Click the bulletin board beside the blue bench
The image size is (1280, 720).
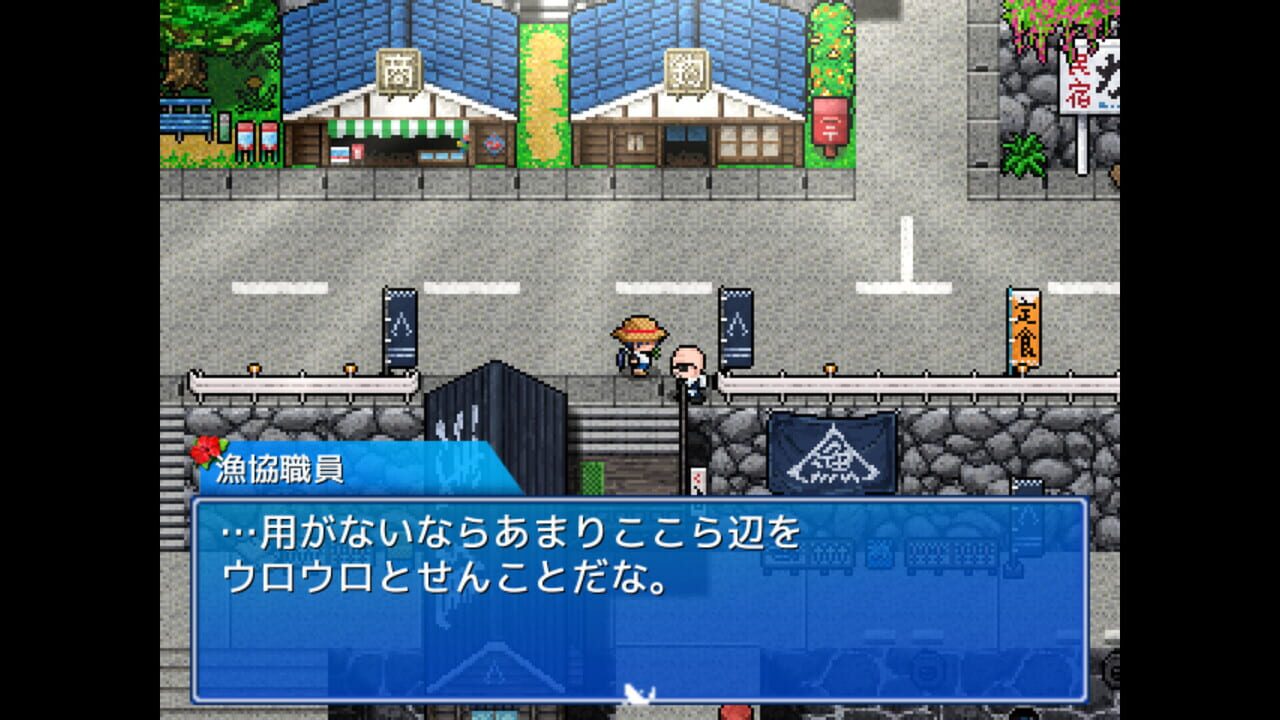click(224, 126)
